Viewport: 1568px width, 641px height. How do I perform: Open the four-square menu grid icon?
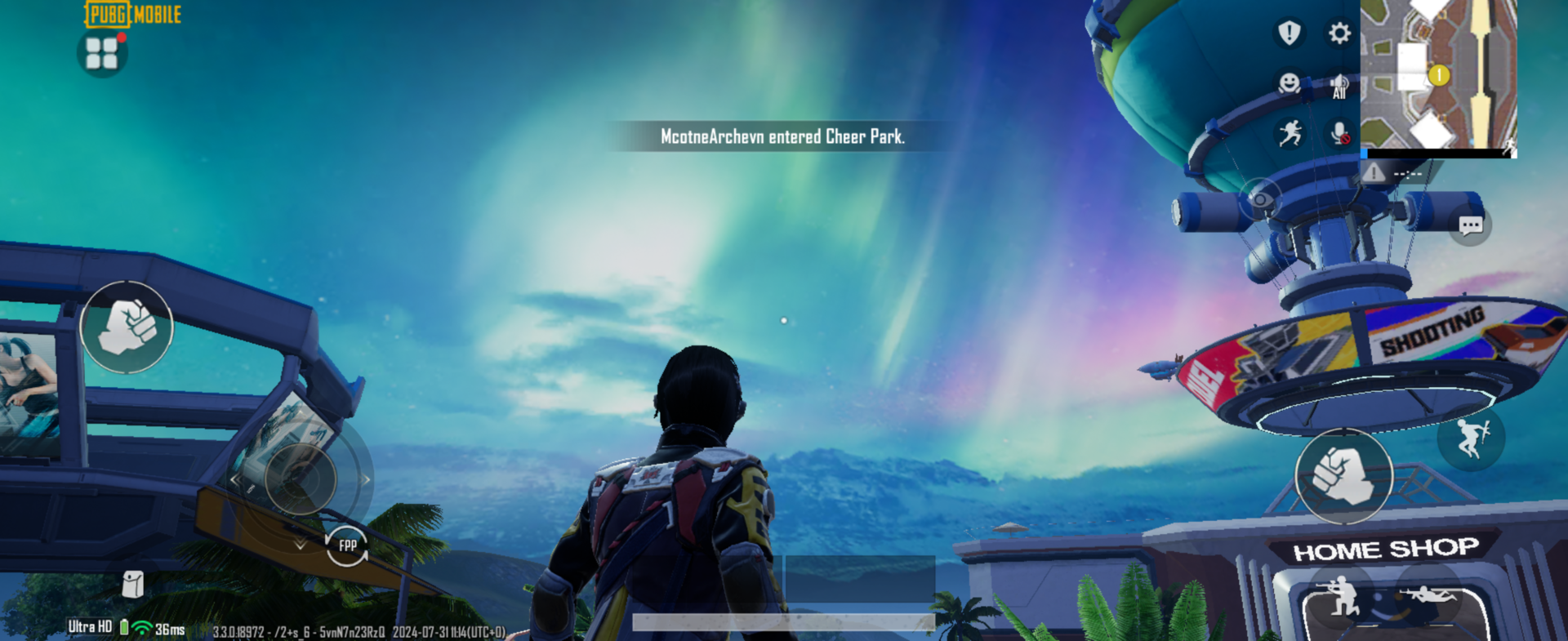pos(102,54)
